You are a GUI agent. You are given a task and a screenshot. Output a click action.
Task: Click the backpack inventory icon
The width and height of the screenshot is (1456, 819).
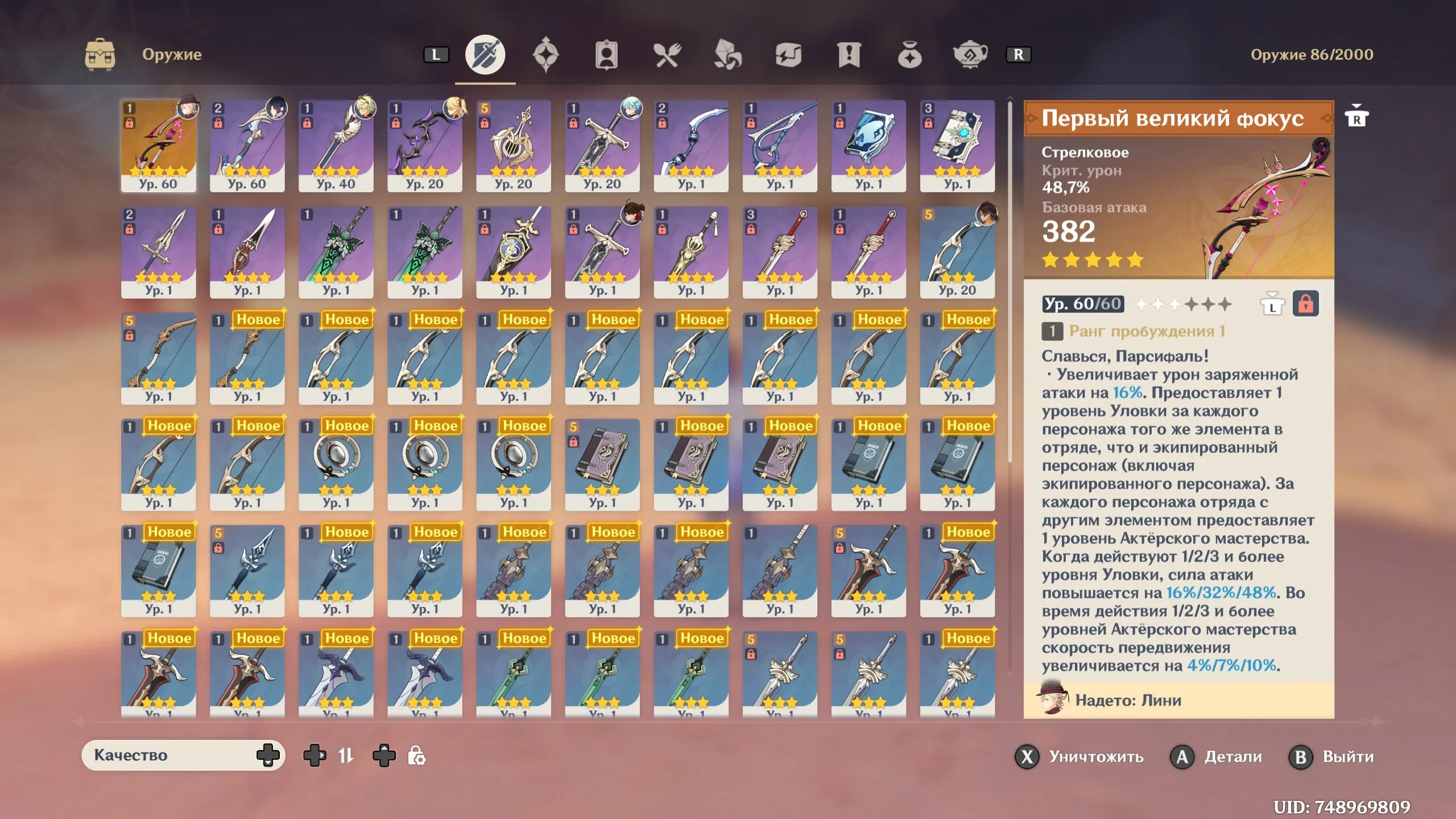[100, 55]
